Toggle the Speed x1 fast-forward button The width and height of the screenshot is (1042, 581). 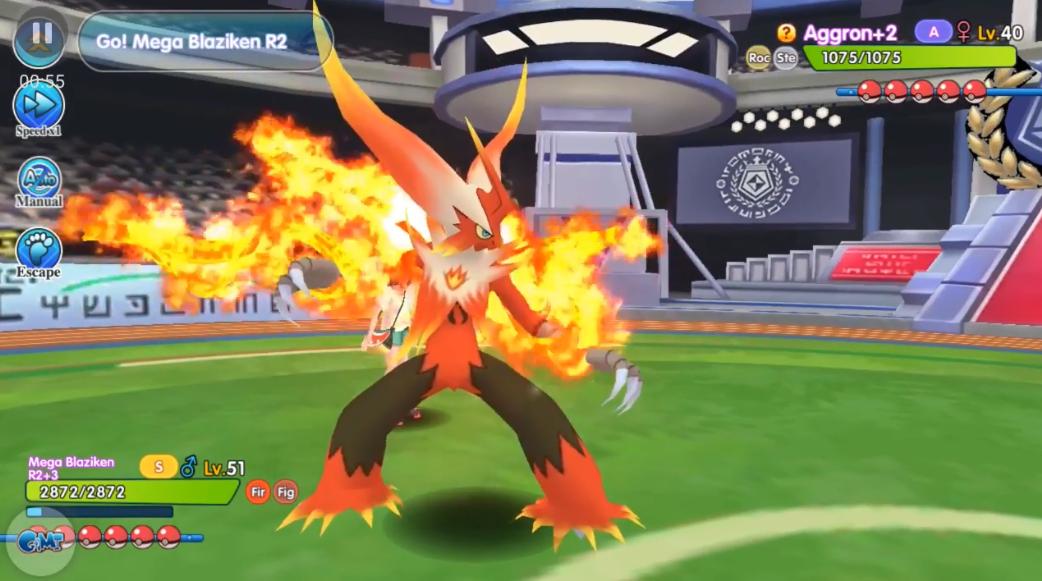(39, 106)
